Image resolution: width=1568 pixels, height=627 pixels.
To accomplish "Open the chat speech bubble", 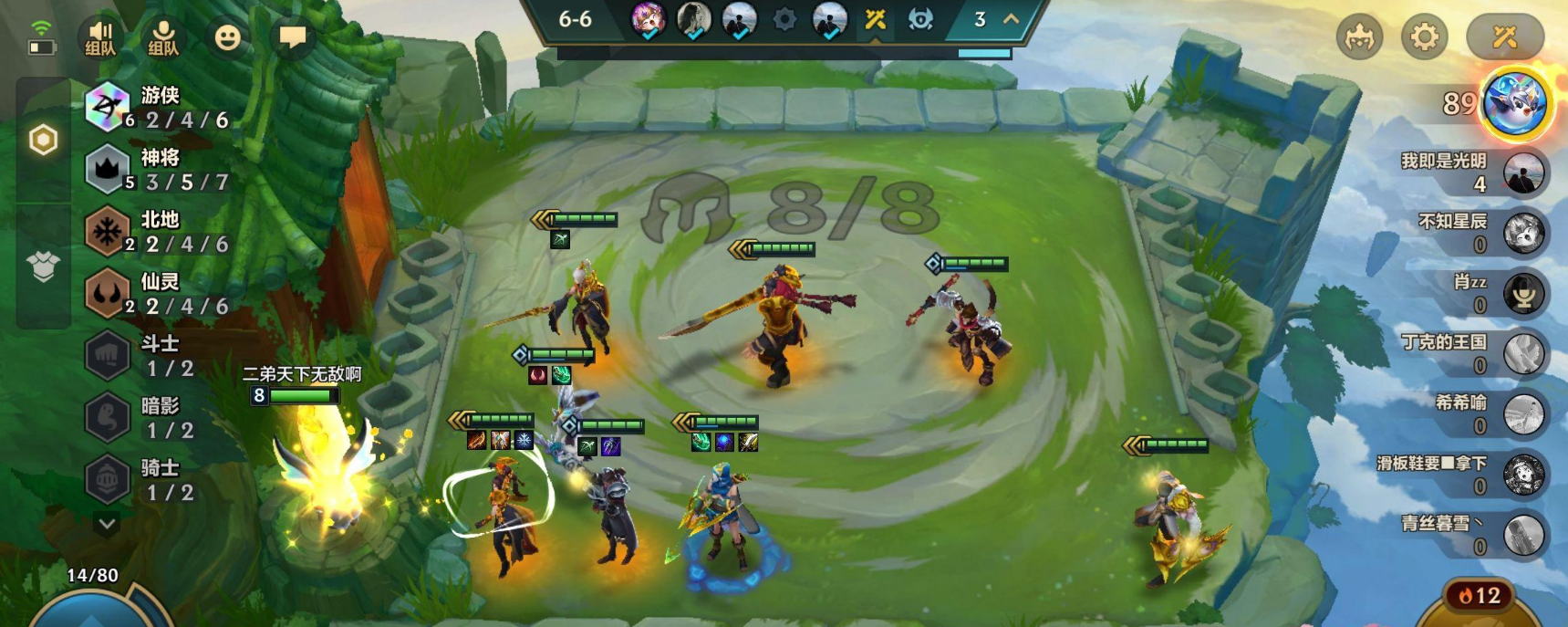I will tap(292, 37).
